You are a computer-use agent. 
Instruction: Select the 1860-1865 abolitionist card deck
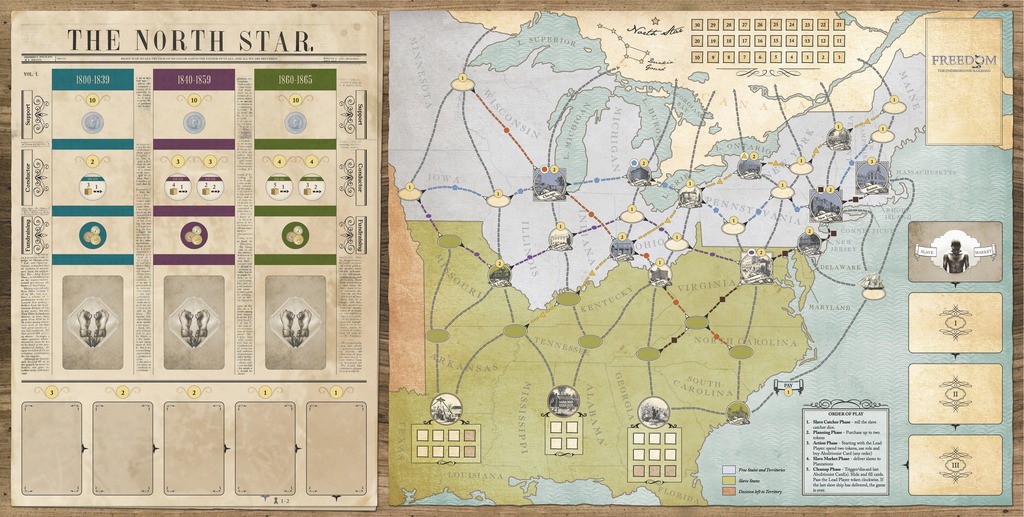pyautogui.click(x=295, y=323)
